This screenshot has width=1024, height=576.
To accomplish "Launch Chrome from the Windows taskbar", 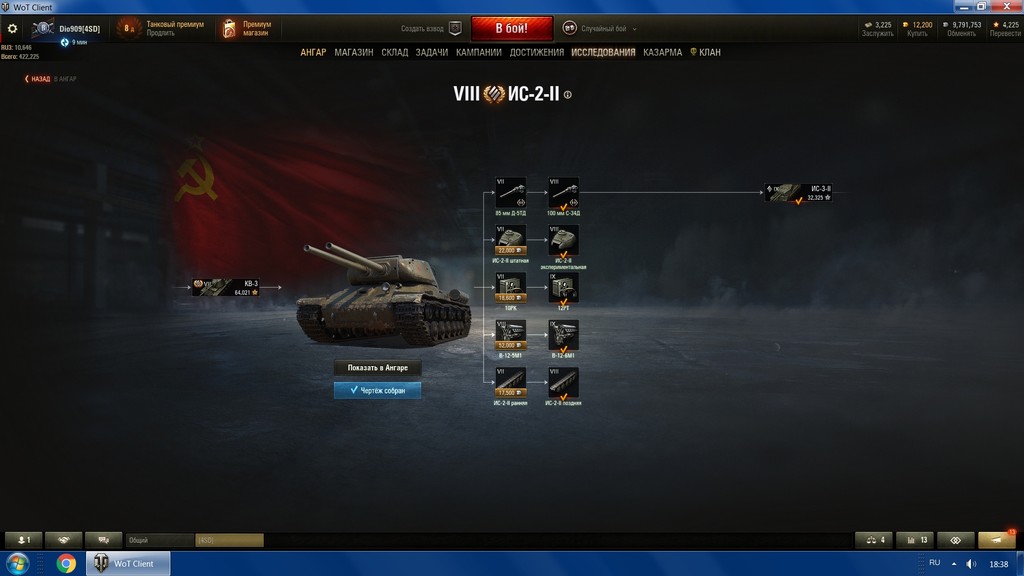I will (x=66, y=564).
